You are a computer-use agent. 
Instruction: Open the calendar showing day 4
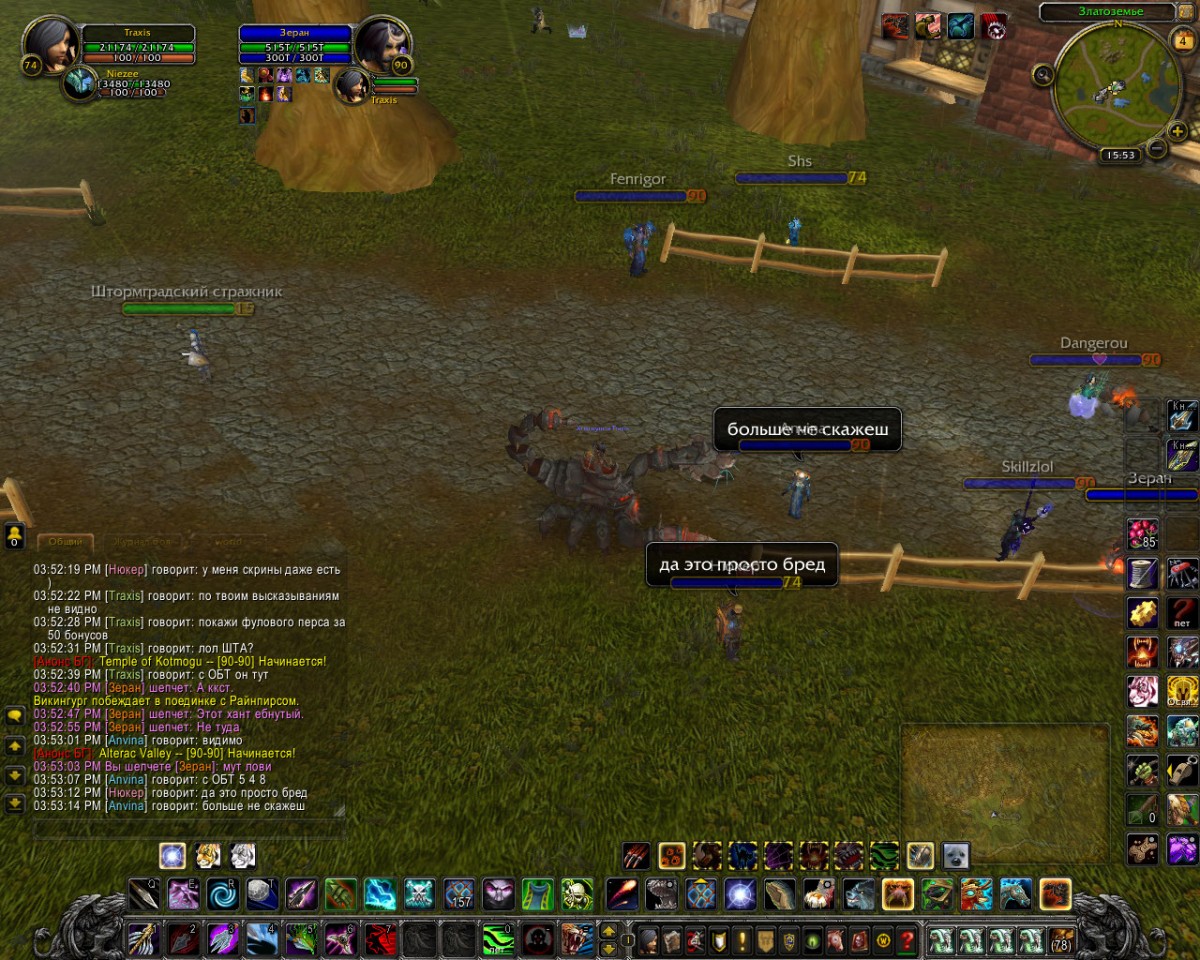tap(1181, 40)
